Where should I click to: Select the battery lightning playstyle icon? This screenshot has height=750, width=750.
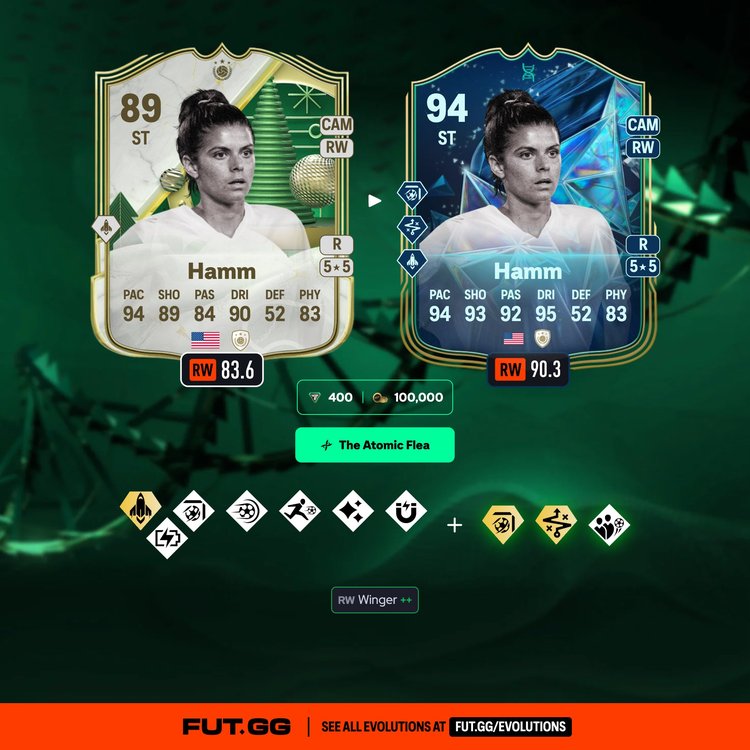point(165,538)
